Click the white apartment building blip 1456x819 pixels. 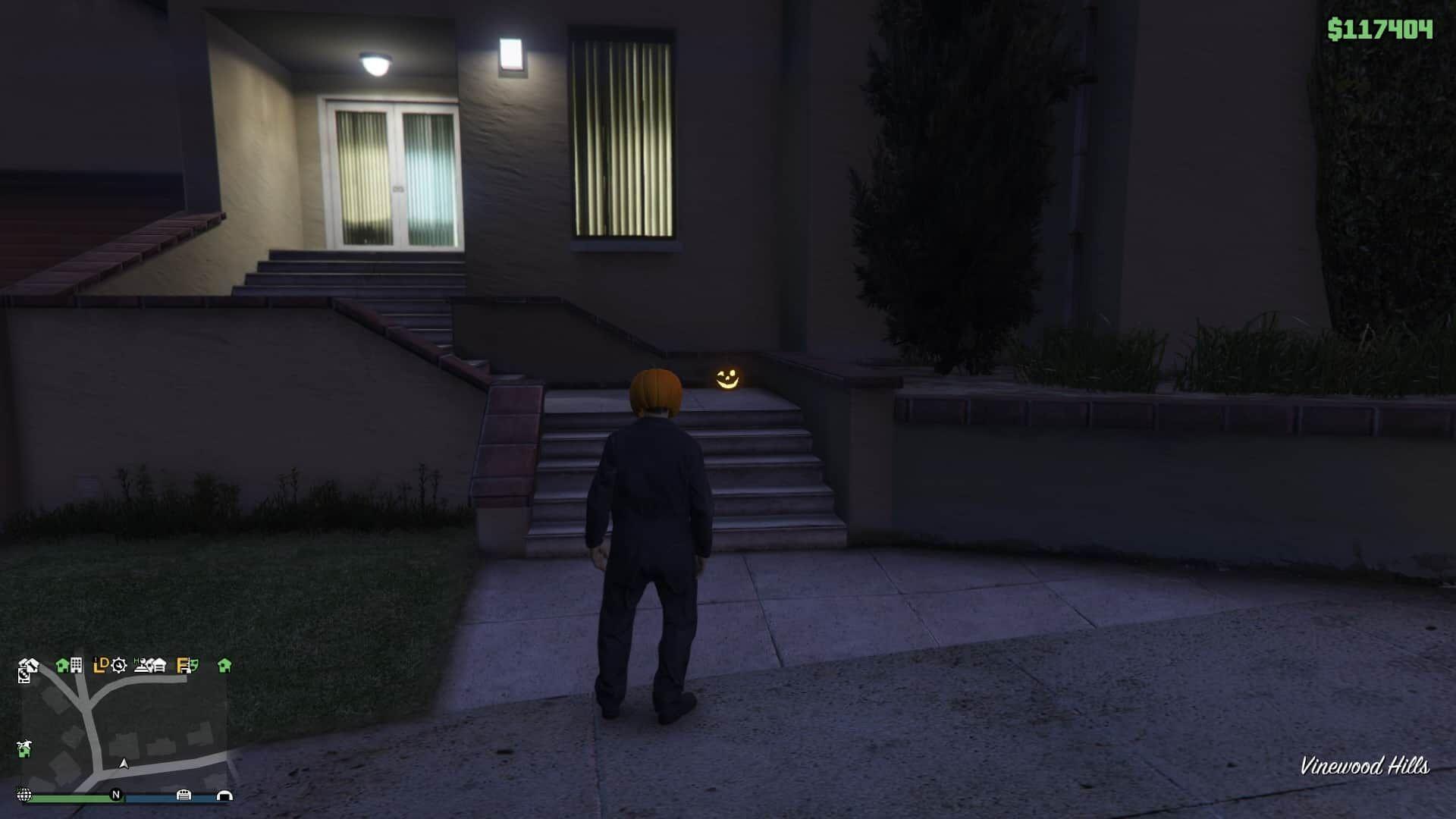[77, 665]
